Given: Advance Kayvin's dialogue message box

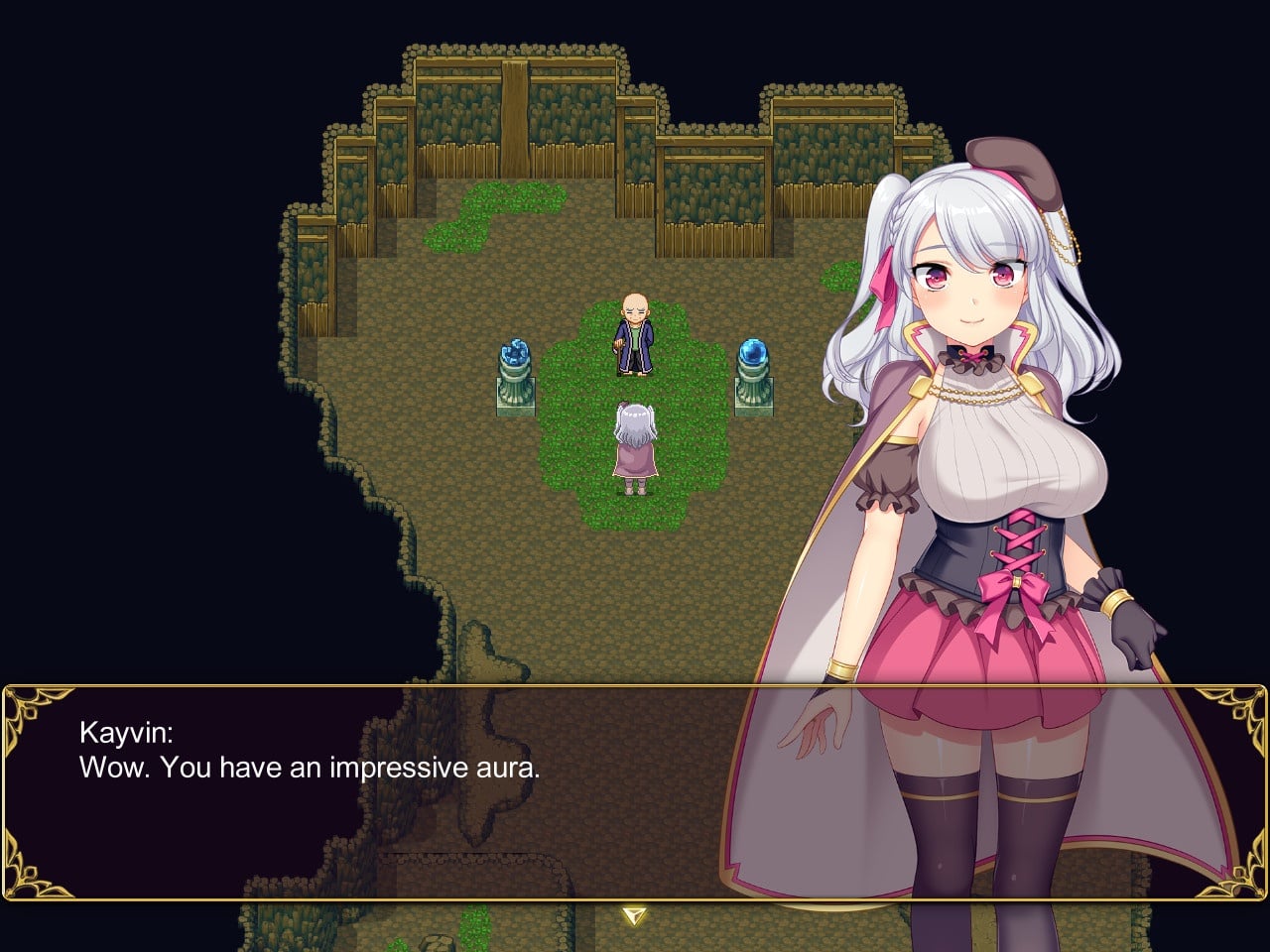Looking at the screenshot, I should click(x=397, y=793).
